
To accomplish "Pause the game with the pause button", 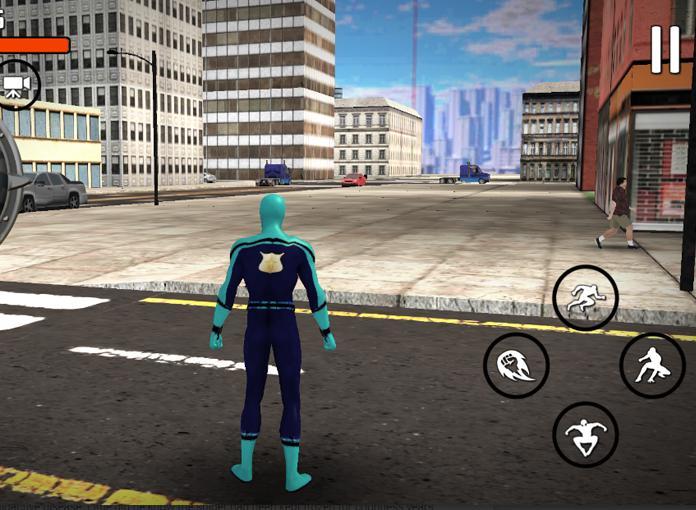I will 665,49.
